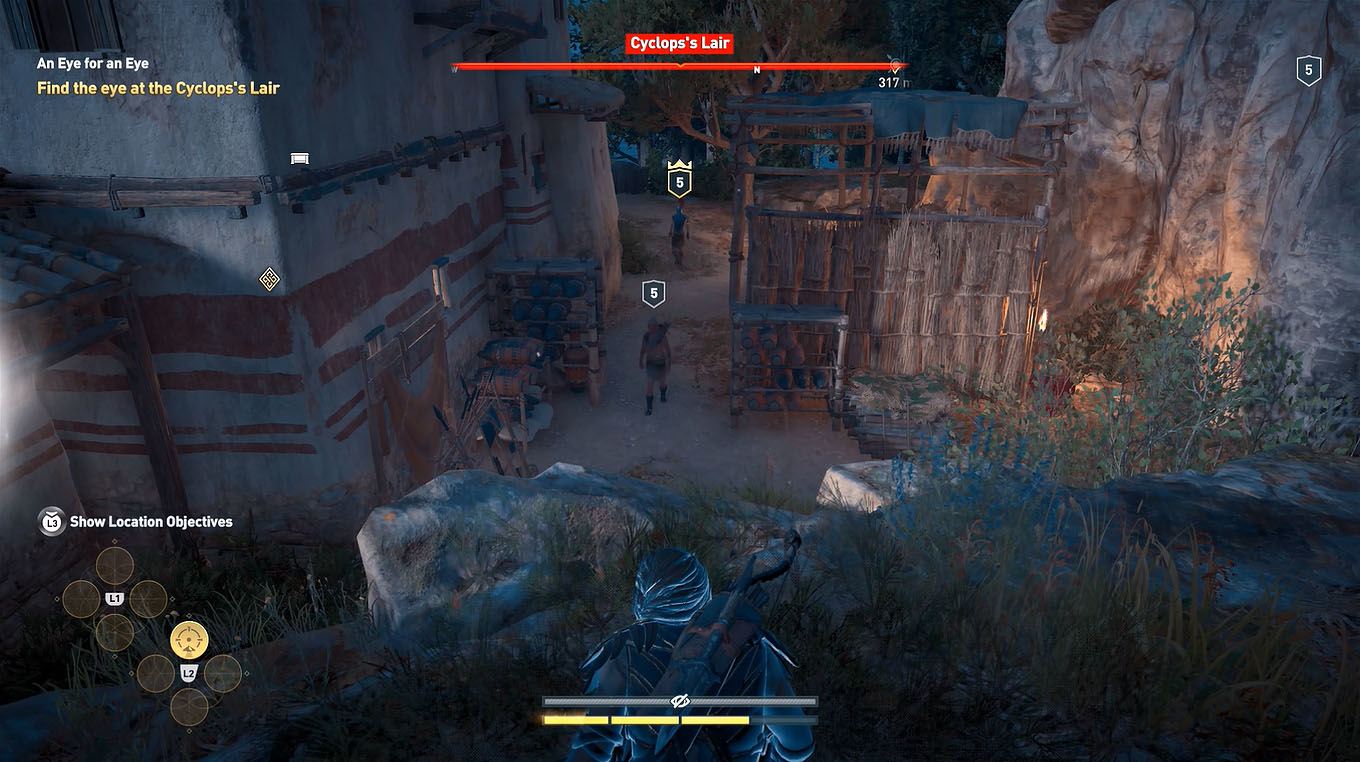This screenshot has width=1360, height=762.
Task: Toggle the stealth eye indicator
Action: pyautogui.click(x=679, y=701)
